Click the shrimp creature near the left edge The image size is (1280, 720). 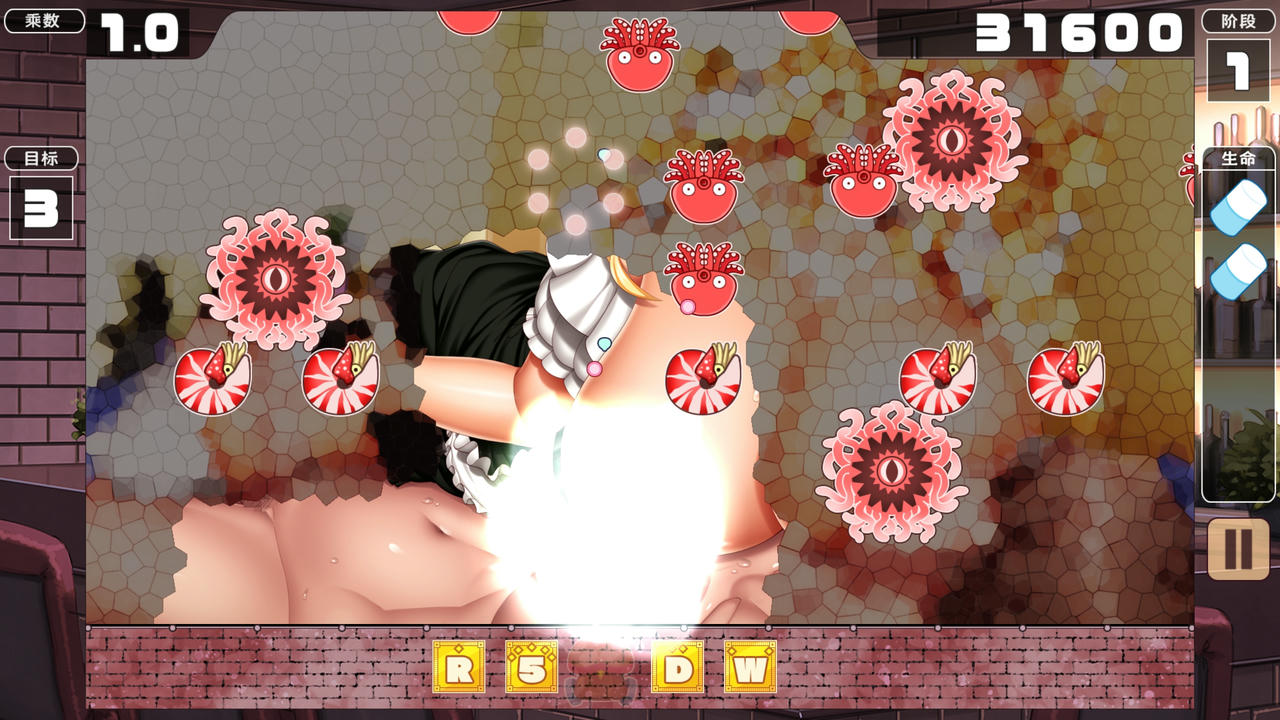[x=213, y=380]
